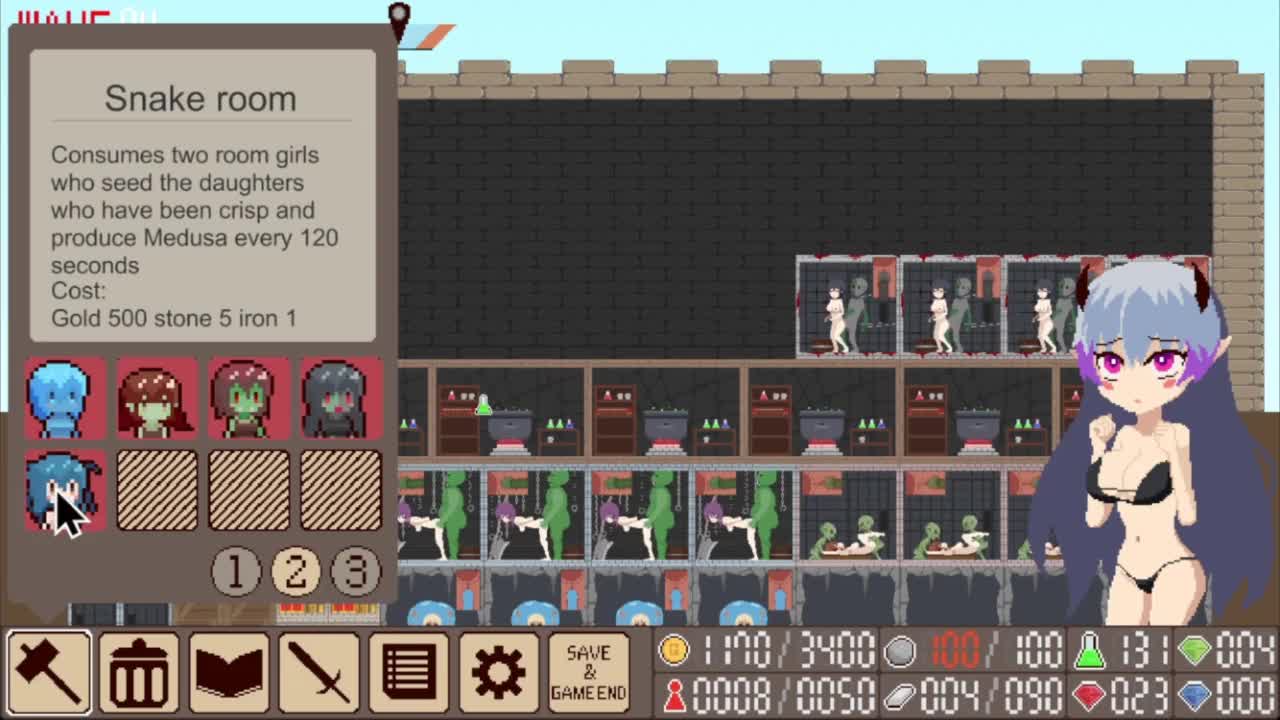
Task: Select the dark-haired red-eyed girl room
Action: point(341,399)
